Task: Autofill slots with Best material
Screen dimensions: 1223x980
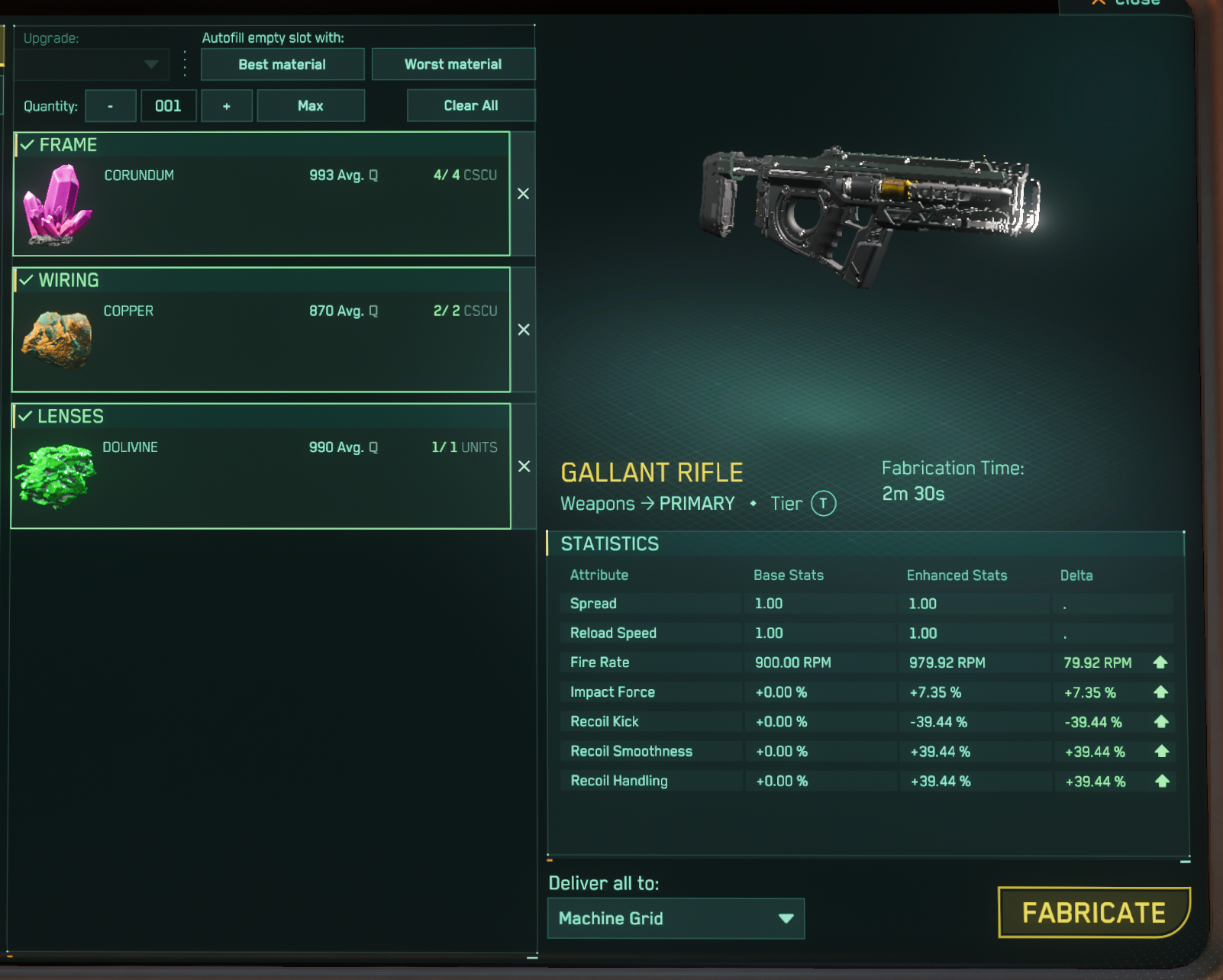Action: point(282,65)
